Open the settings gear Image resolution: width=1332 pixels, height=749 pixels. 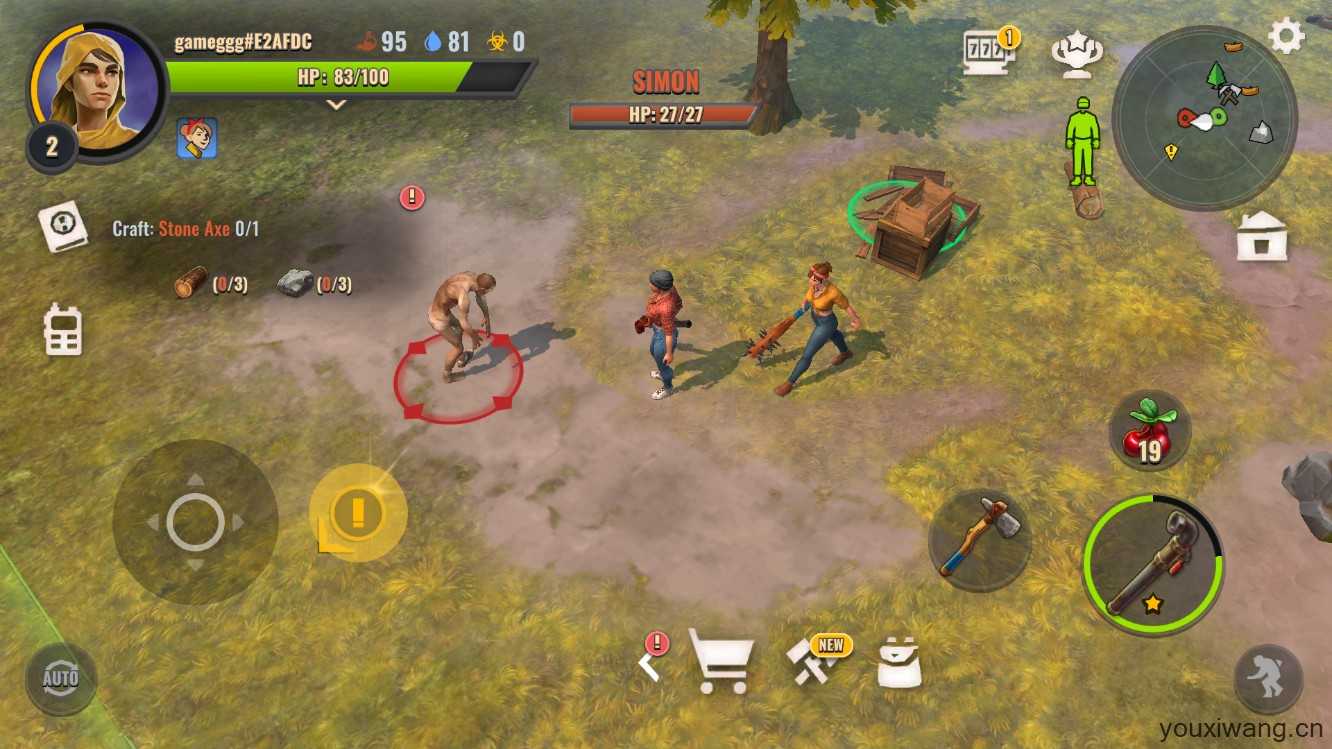pos(1286,37)
